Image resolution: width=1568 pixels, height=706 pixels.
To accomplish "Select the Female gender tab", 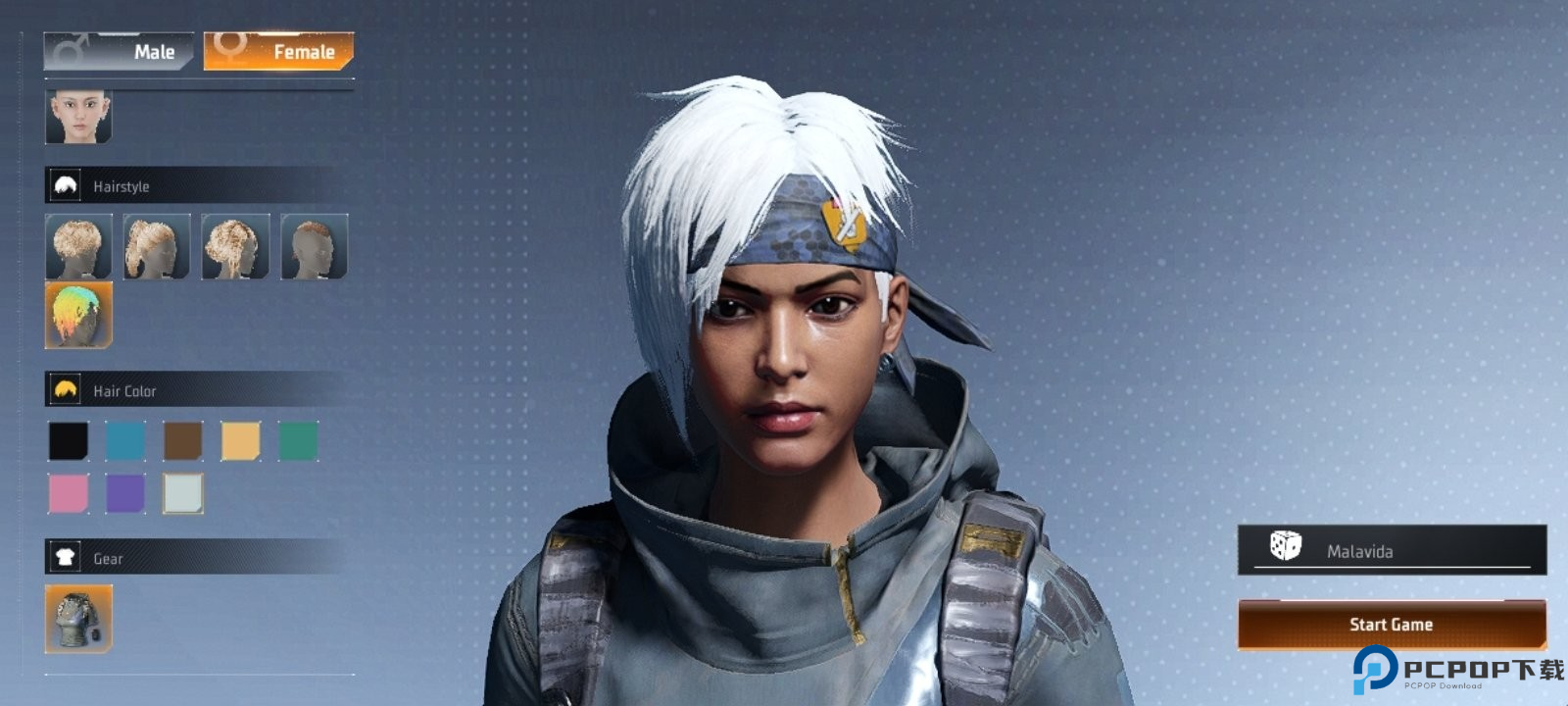I will point(278,51).
